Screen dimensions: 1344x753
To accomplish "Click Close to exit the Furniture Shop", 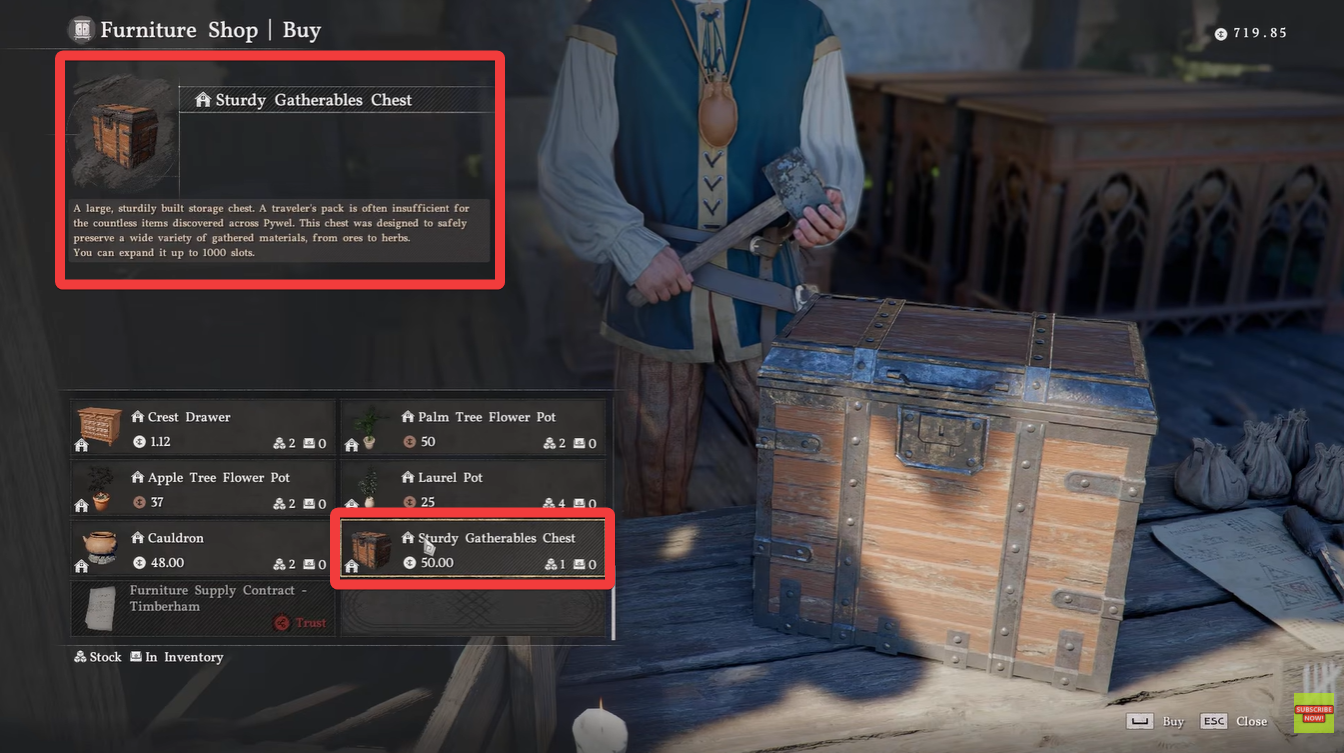I will pyautogui.click(x=1251, y=721).
